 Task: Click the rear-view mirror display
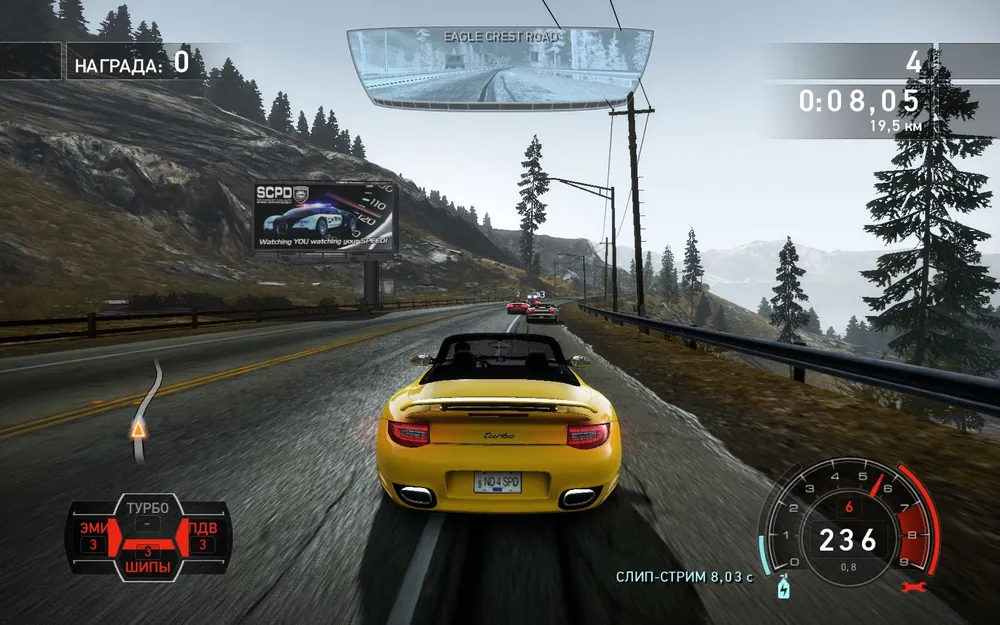(497, 66)
